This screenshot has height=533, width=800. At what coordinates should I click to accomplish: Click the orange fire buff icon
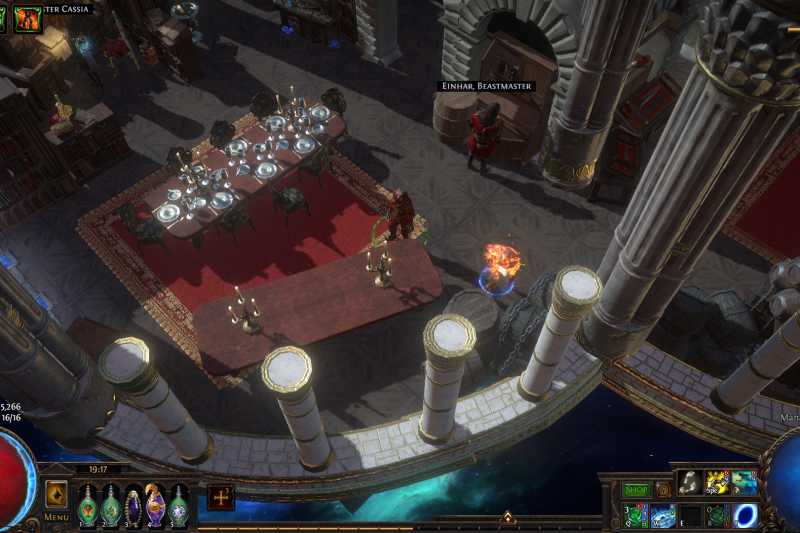(x=27, y=17)
